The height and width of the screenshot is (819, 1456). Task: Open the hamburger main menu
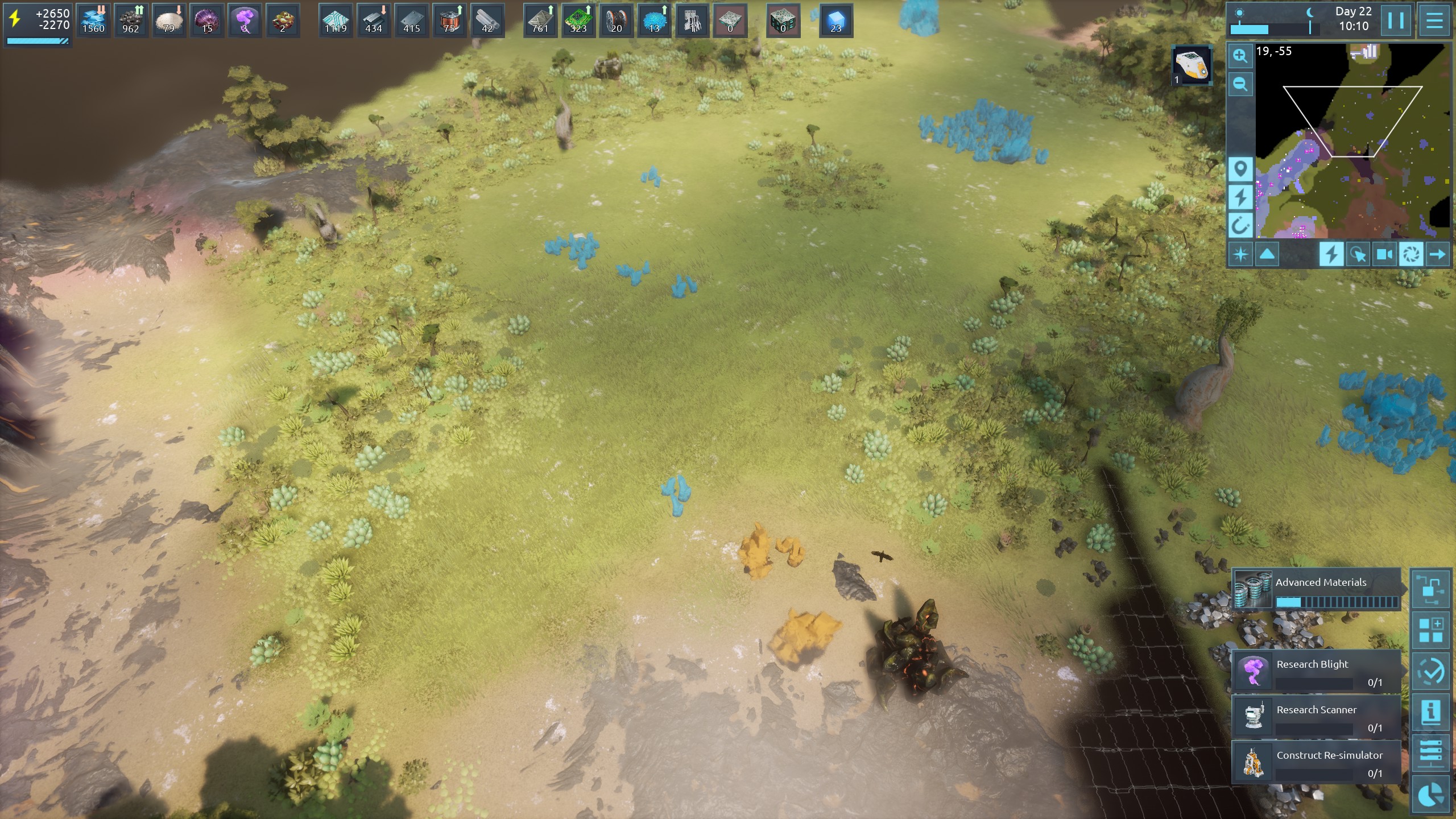pyautogui.click(x=1434, y=21)
